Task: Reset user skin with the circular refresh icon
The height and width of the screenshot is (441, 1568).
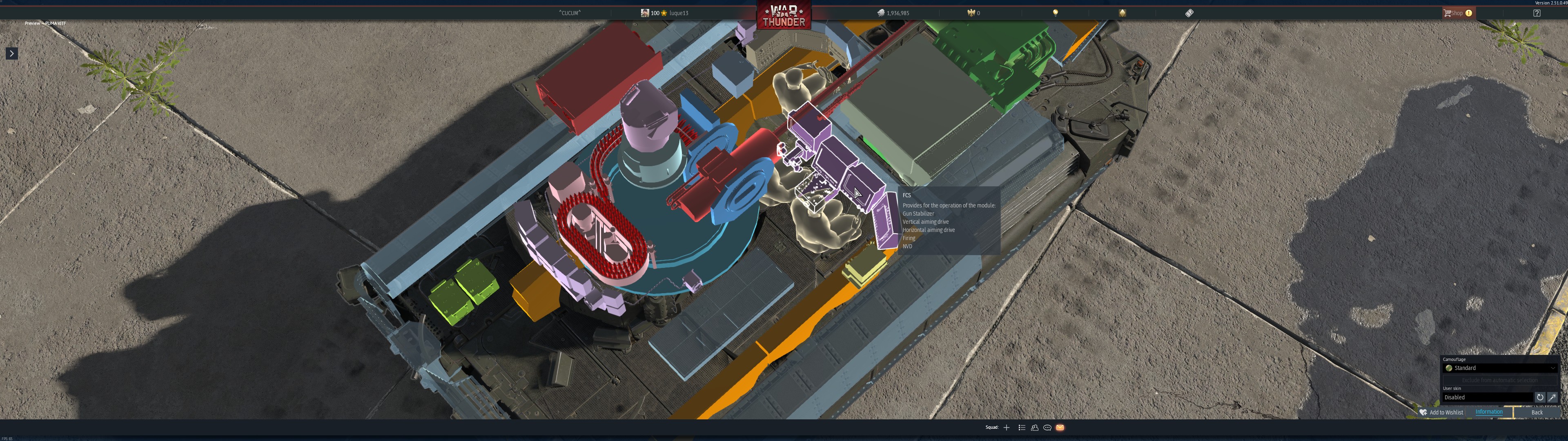Action: [1540, 398]
